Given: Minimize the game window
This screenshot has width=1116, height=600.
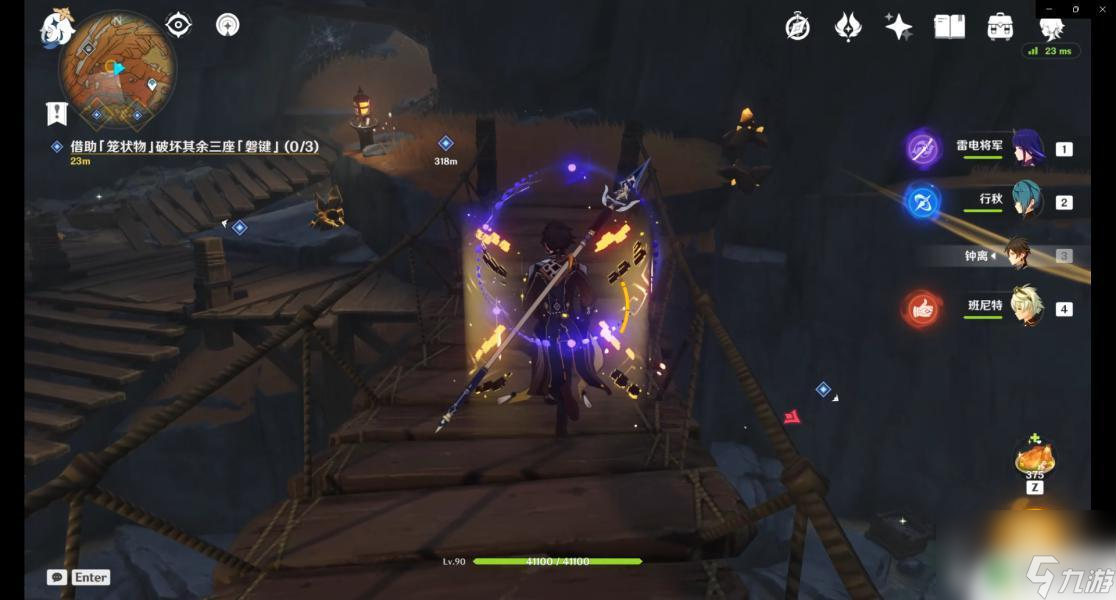Looking at the screenshot, I should tap(1047, 9).
